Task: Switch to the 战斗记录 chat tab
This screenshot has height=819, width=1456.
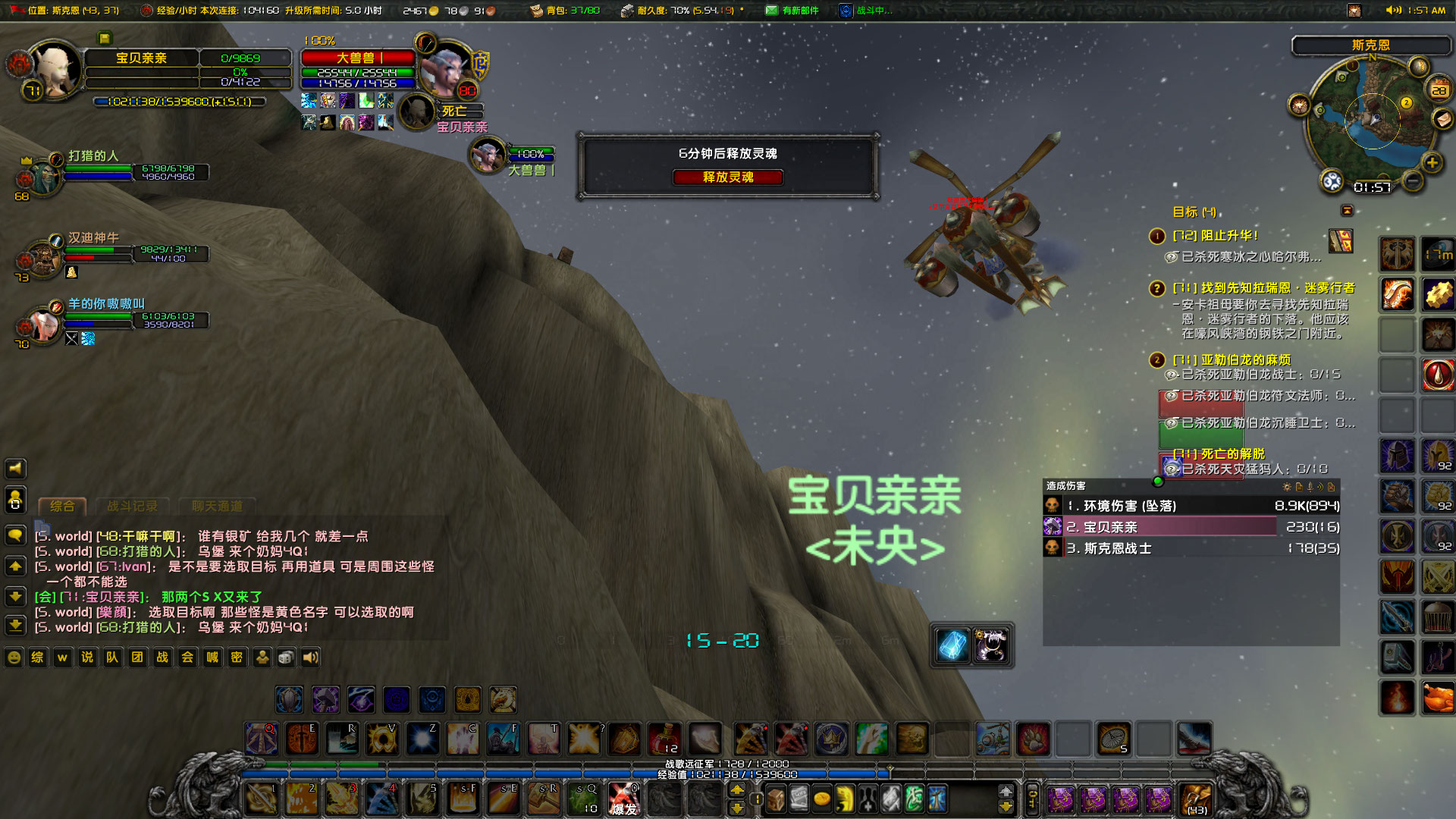Action: tap(133, 507)
